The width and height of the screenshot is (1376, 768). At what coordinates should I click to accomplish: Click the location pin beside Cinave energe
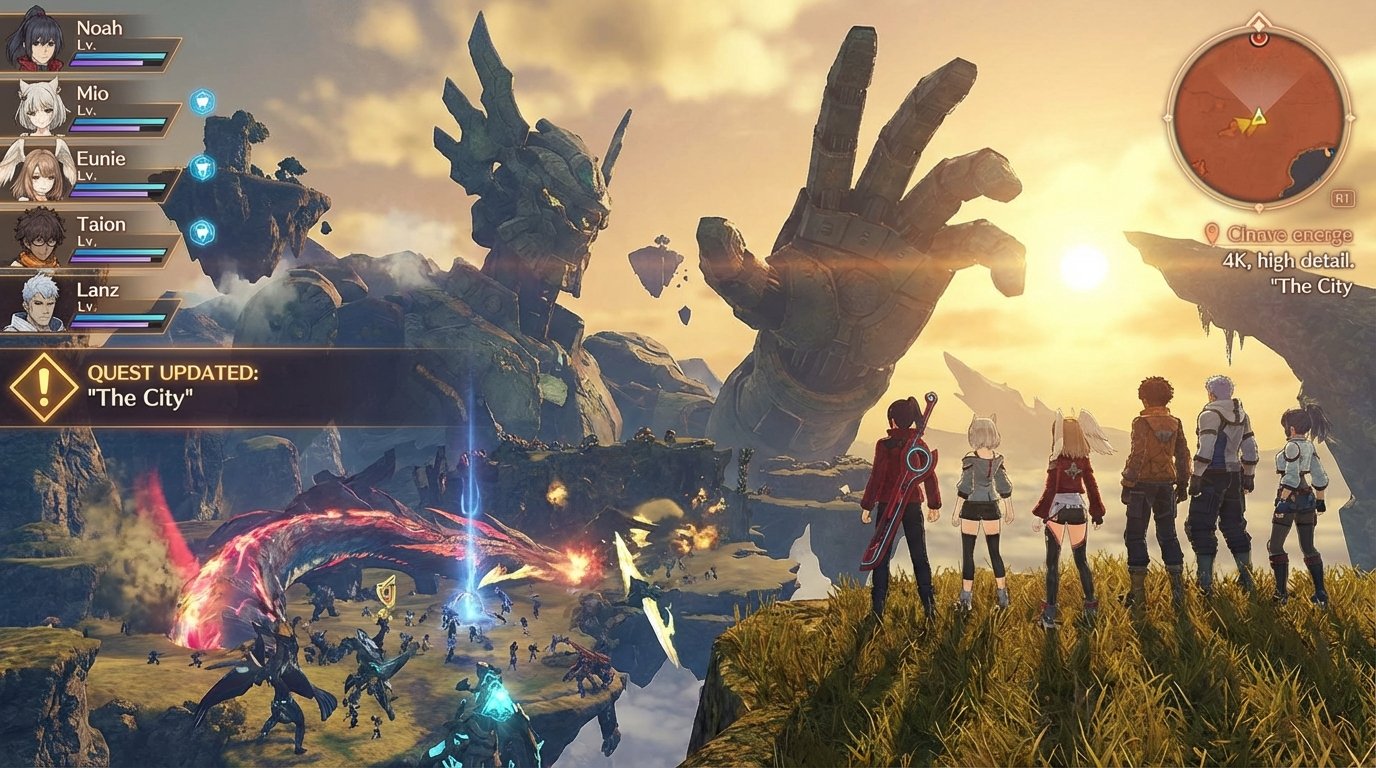[x=1211, y=232]
